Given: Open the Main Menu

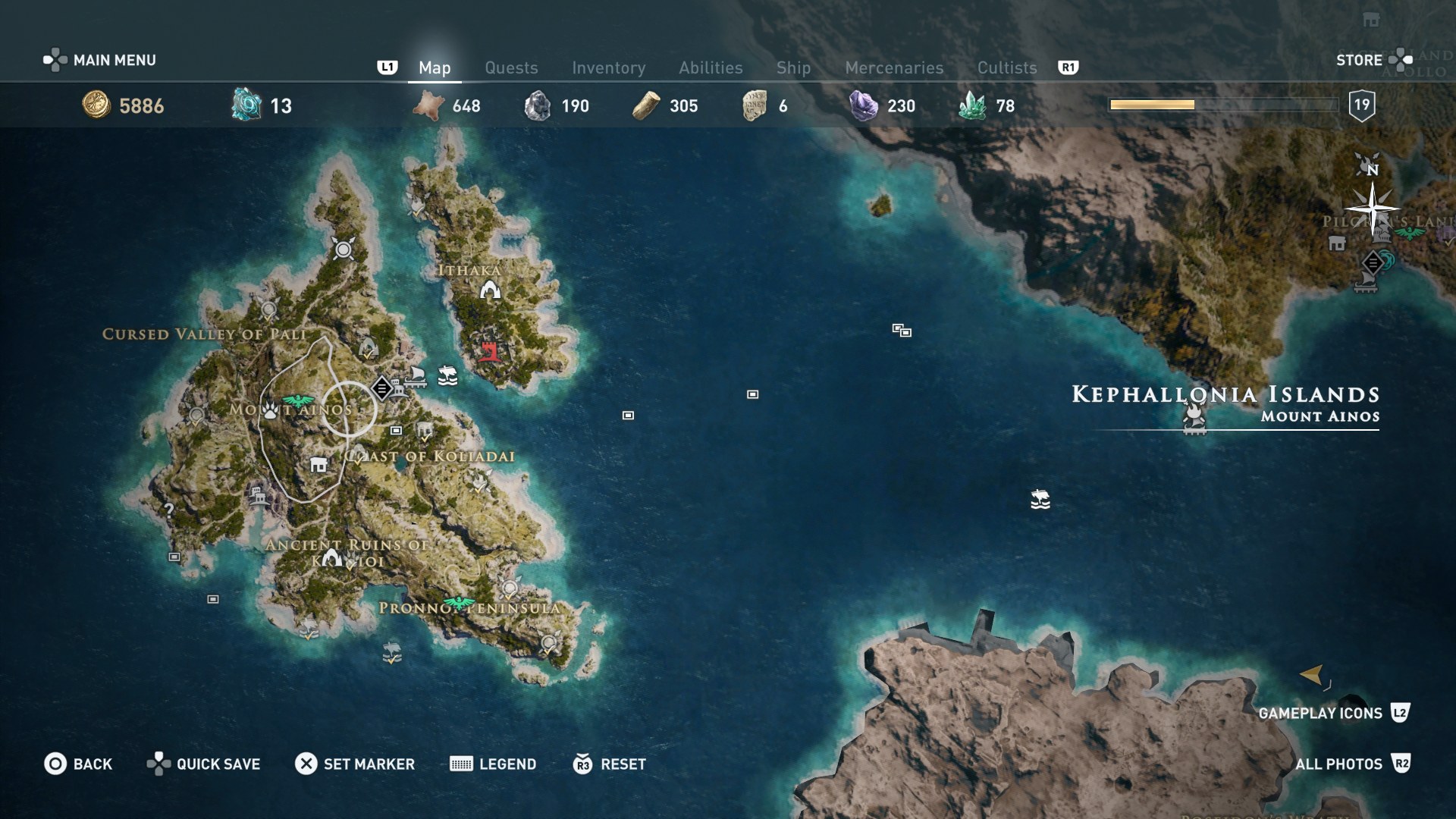Looking at the screenshot, I should pos(100,60).
